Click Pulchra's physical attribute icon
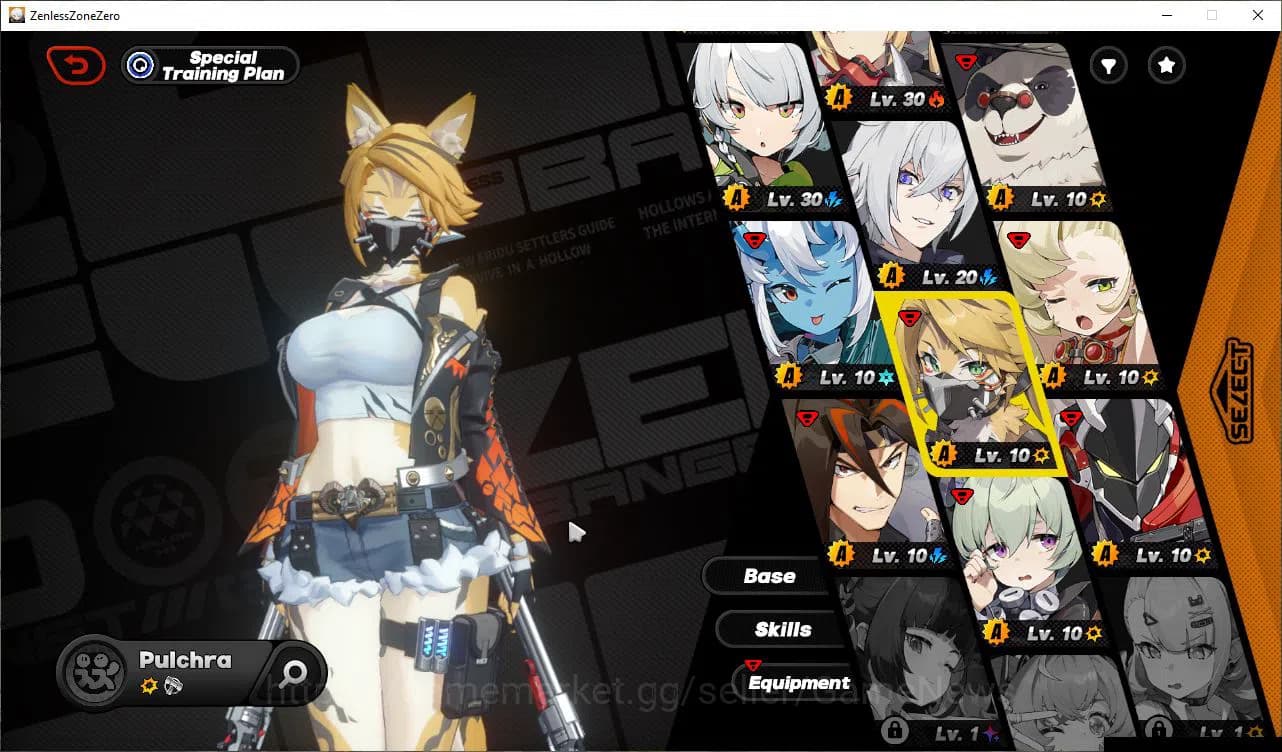This screenshot has height=752, width=1282. coord(149,685)
